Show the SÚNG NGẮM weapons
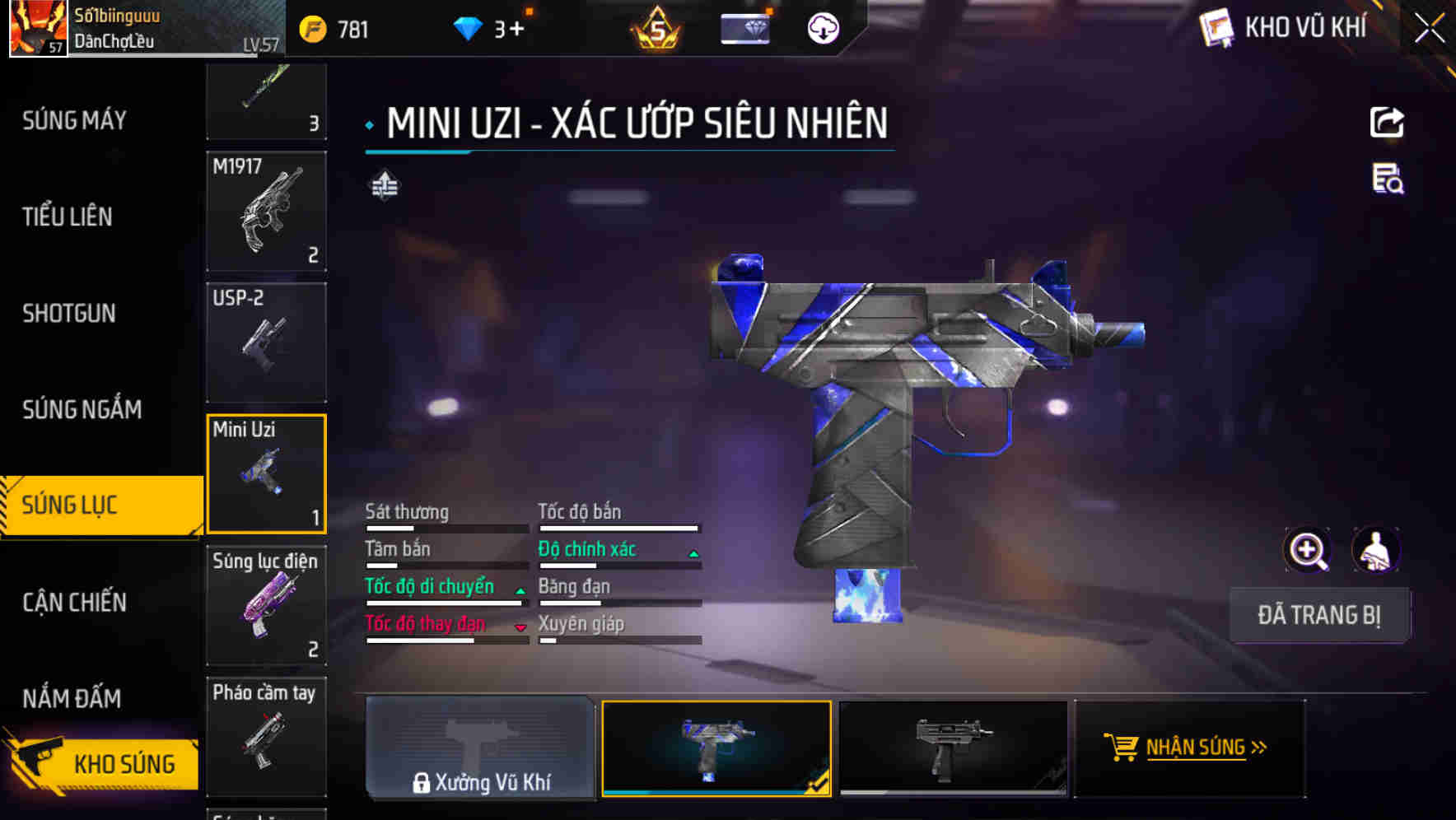The height and width of the screenshot is (820, 1456). pyautogui.click(x=82, y=409)
